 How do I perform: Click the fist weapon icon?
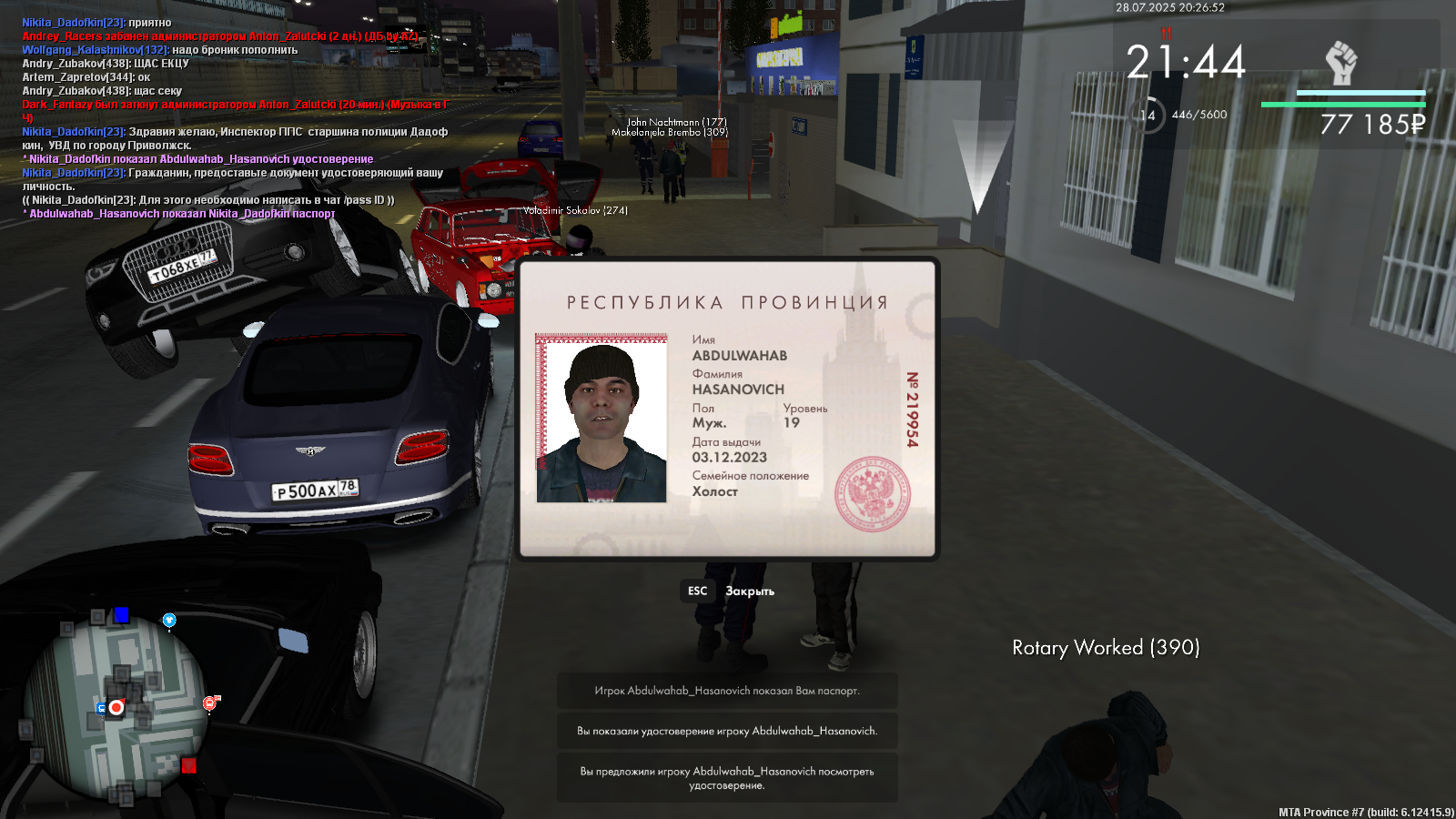(x=1340, y=64)
